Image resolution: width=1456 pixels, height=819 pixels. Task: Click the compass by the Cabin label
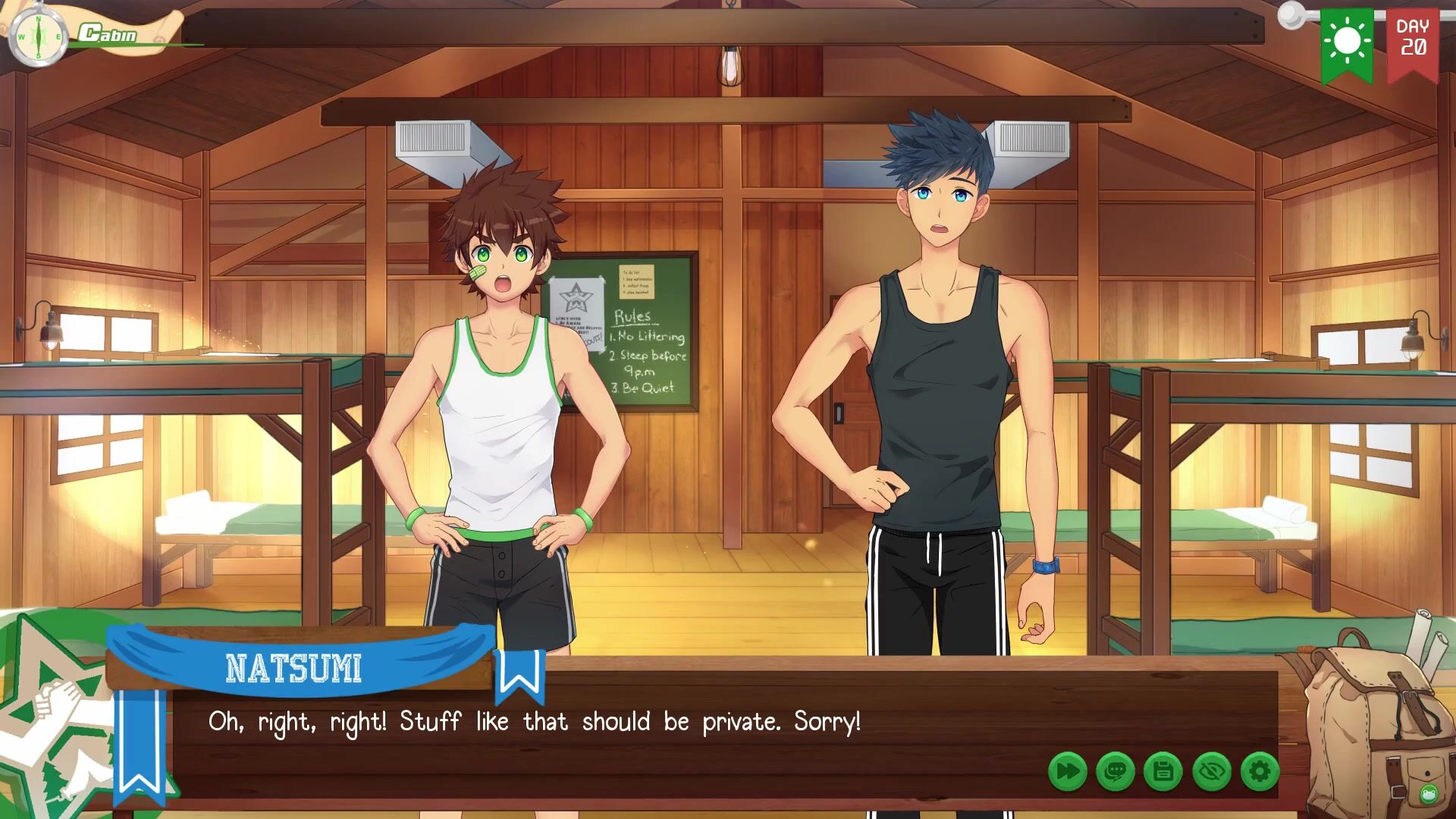pos(38,36)
